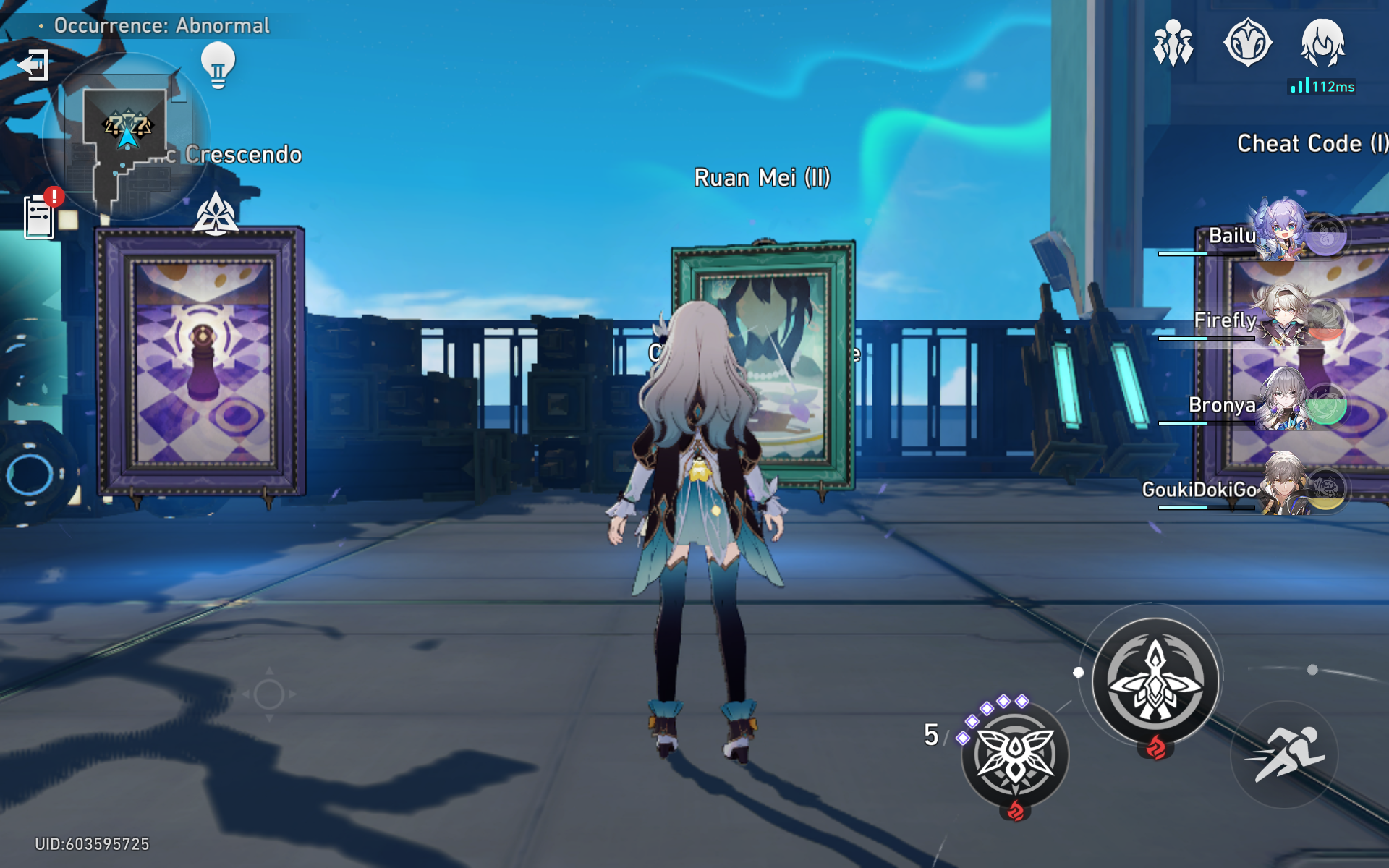Click the exit door icon top-left
This screenshot has height=868, width=1389.
pos(34,64)
